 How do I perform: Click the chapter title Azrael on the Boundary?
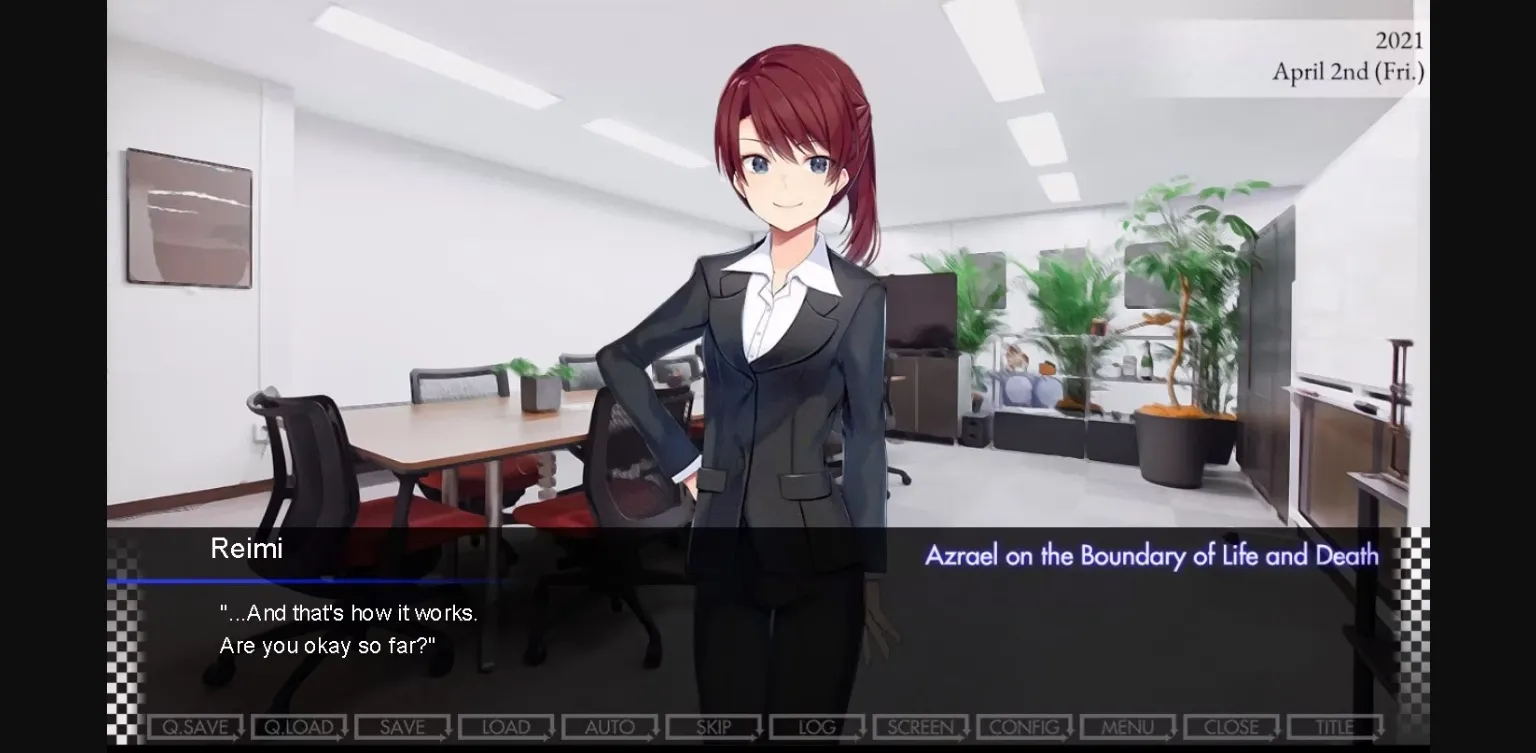[x=1149, y=555]
